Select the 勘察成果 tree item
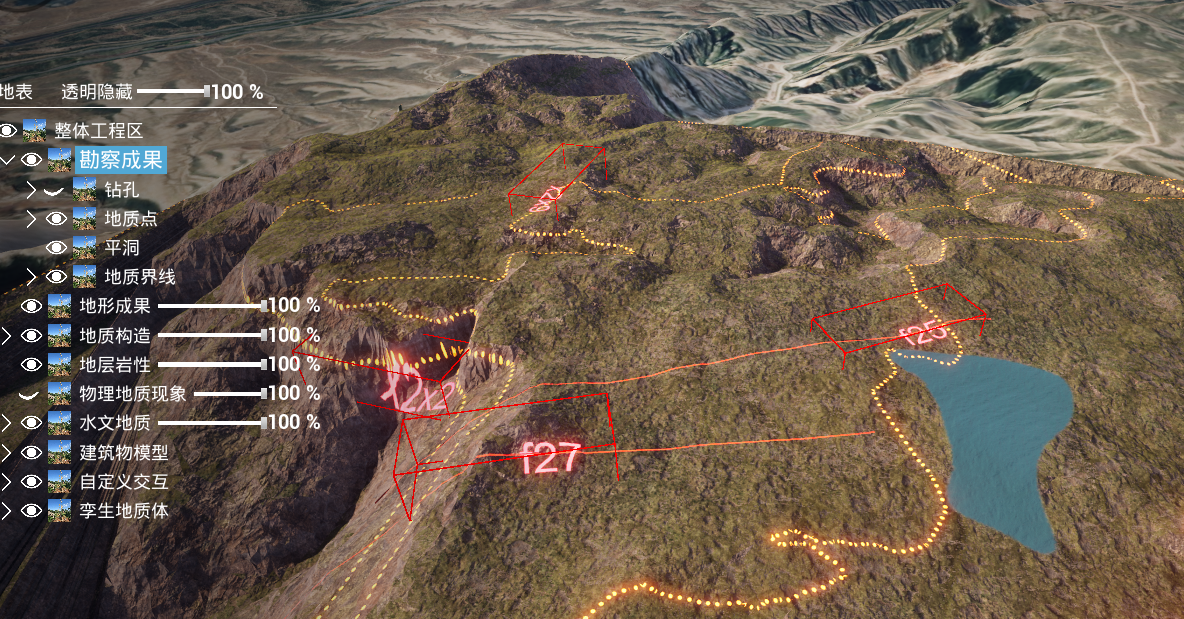This screenshot has width=1184, height=619. pos(120,160)
